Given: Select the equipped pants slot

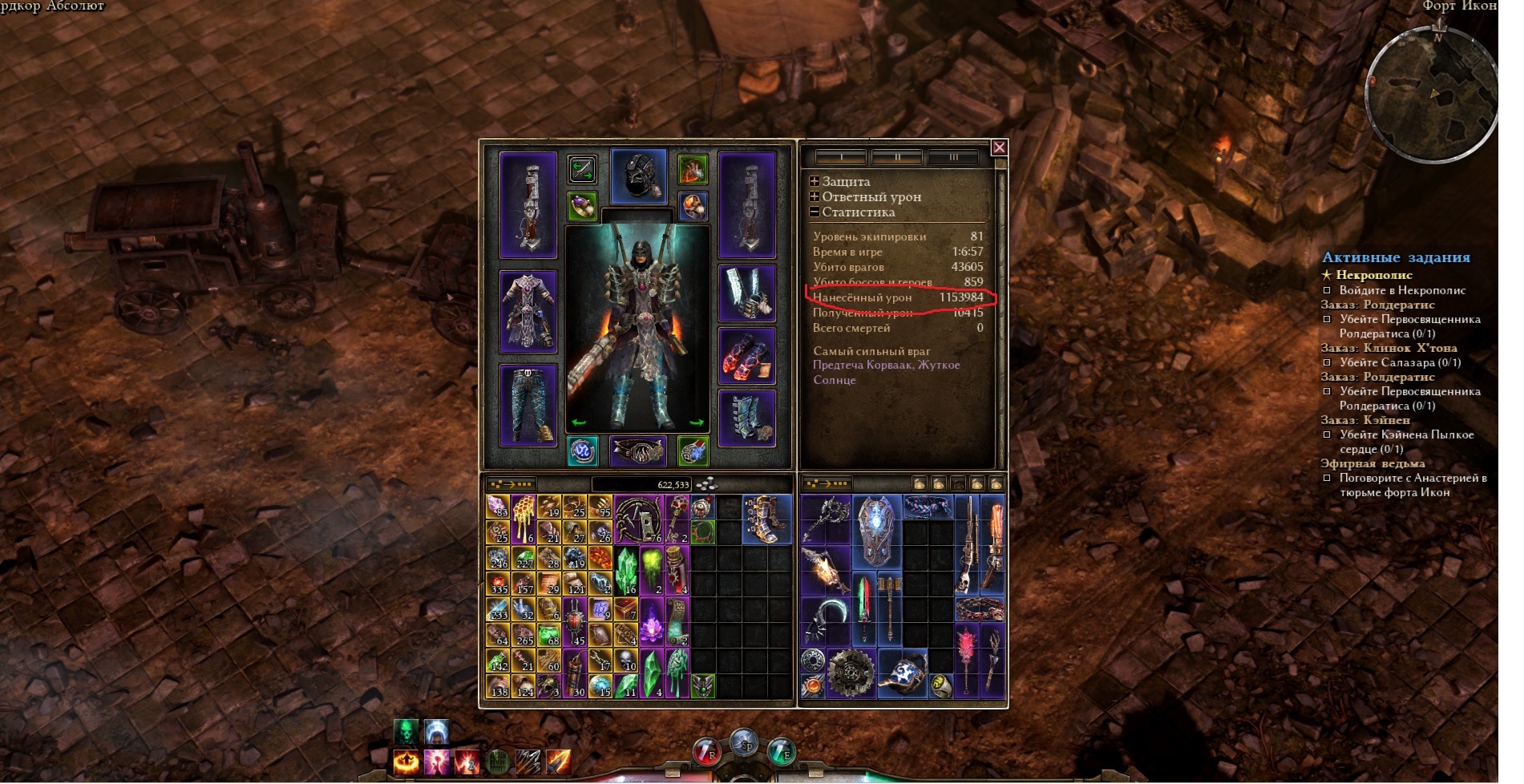Looking at the screenshot, I should click(x=528, y=405).
